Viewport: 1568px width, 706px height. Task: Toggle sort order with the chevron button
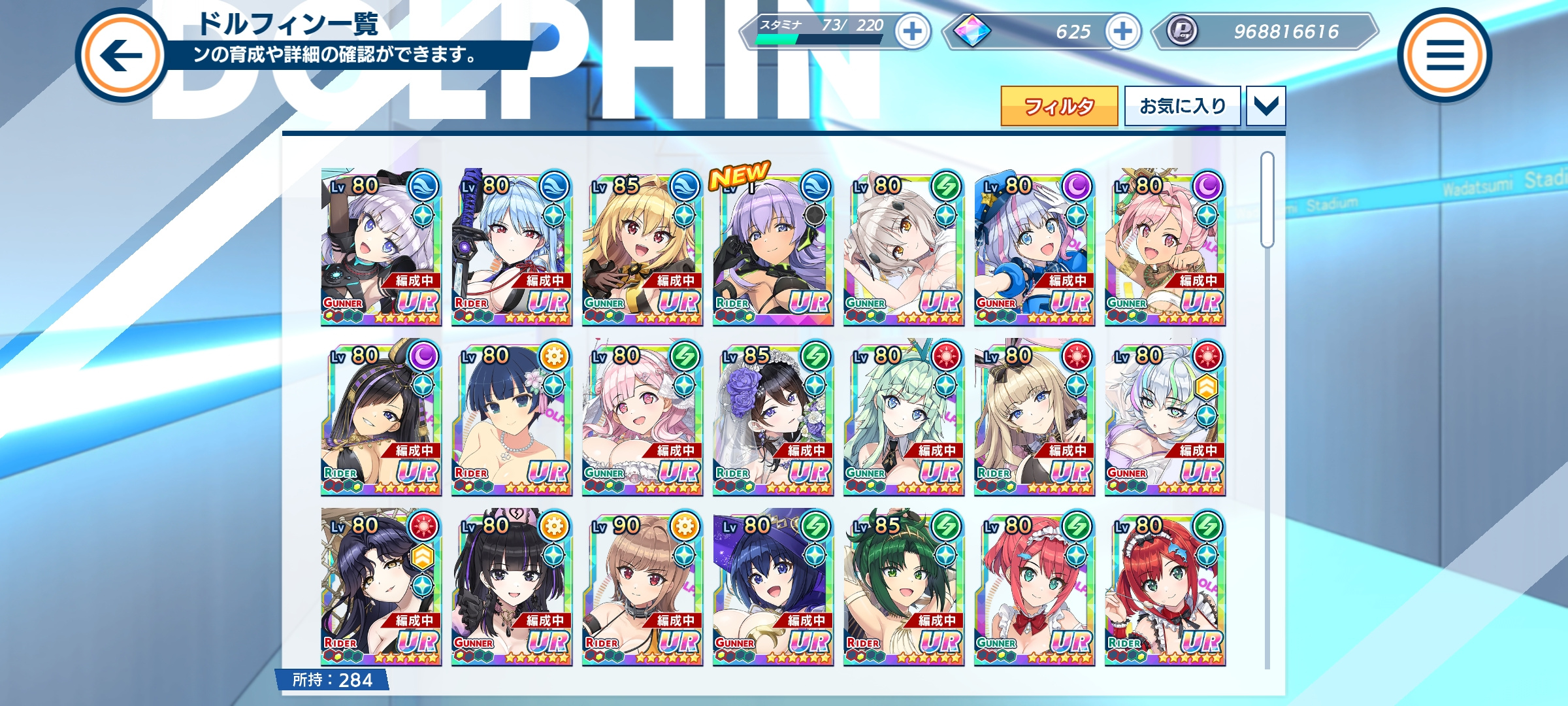pos(1266,106)
